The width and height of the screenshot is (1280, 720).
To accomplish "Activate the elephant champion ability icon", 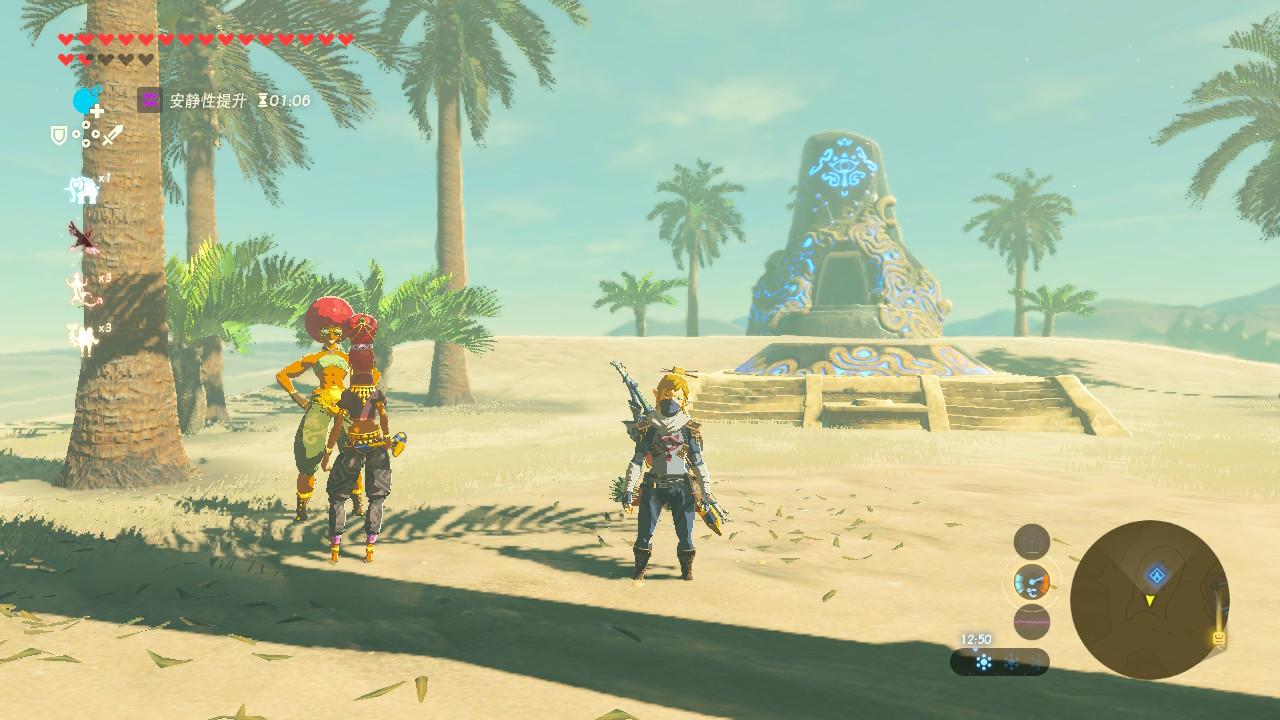I will click(81, 189).
